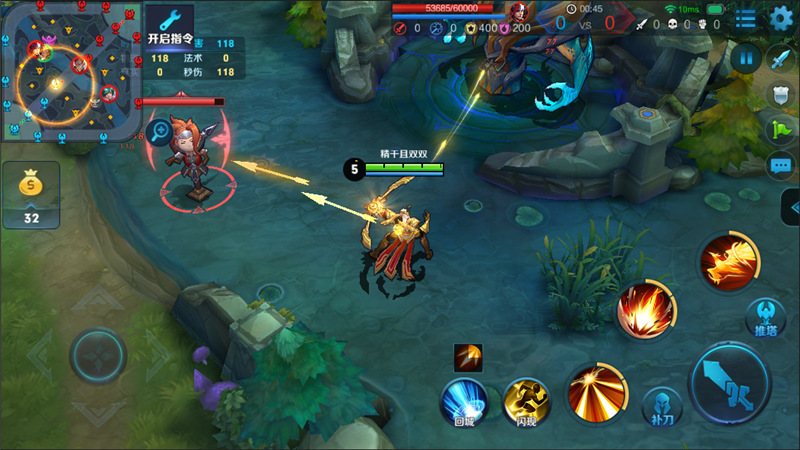Screen dimensions: 800x450
Task: Open the minimap
Action: coord(70,70)
